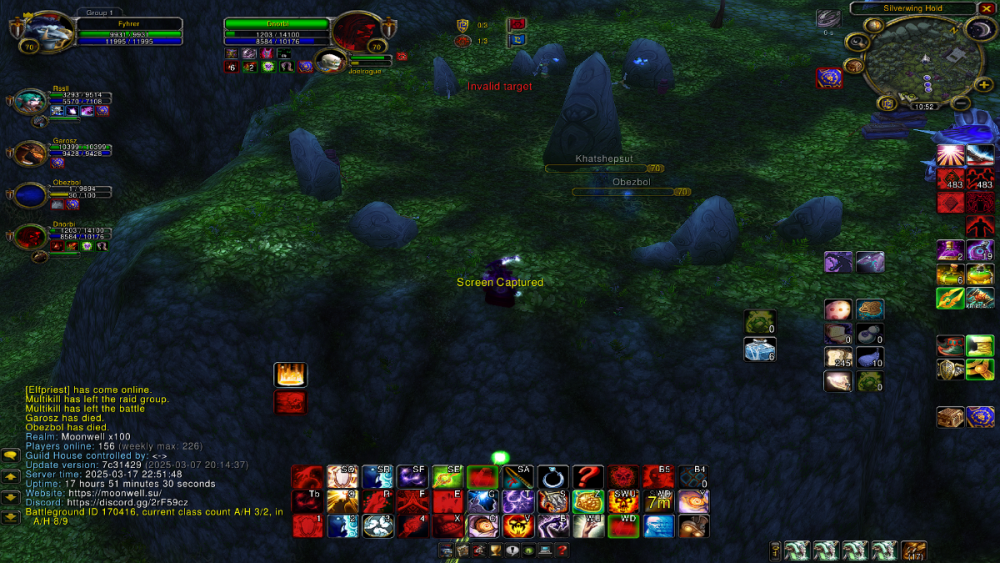Zoom out the minimap with the minus button
The image size is (1000, 563).
[959, 102]
